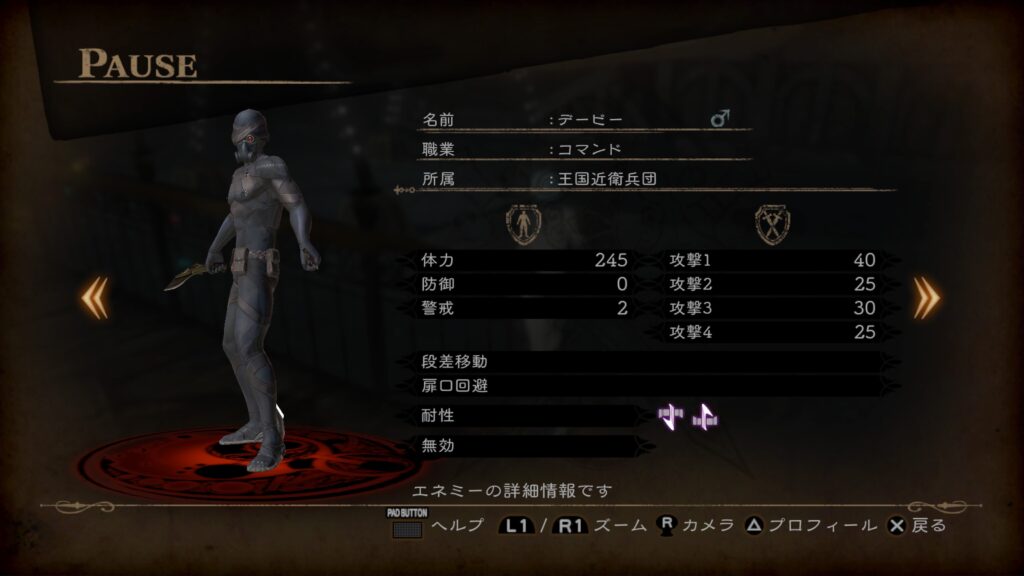Go to the next enemy with the right arrows
Viewport: 1024px width, 576px height.
click(926, 298)
